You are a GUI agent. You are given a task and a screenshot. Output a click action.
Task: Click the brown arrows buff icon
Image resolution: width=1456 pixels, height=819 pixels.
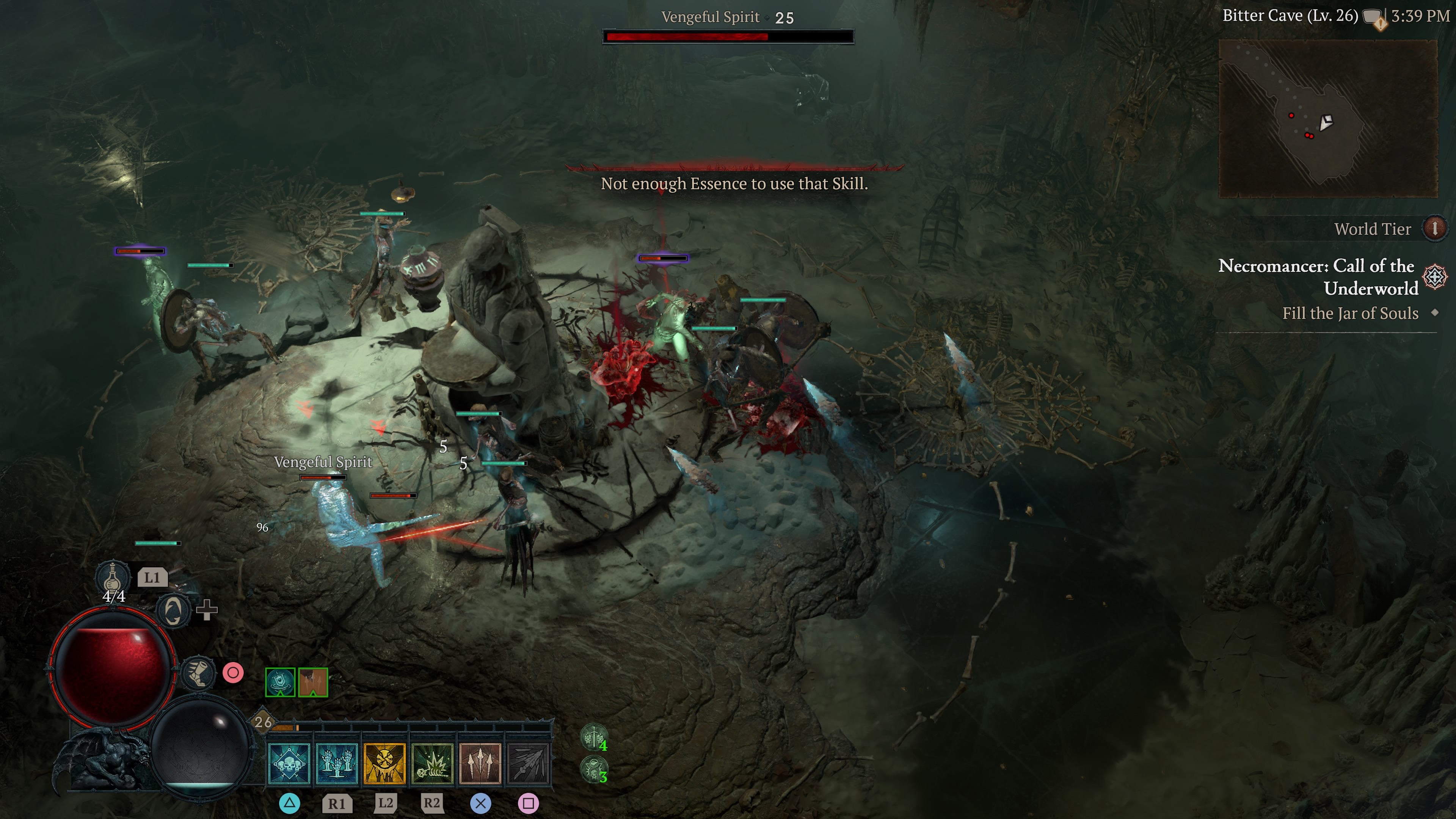(x=313, y=682)
